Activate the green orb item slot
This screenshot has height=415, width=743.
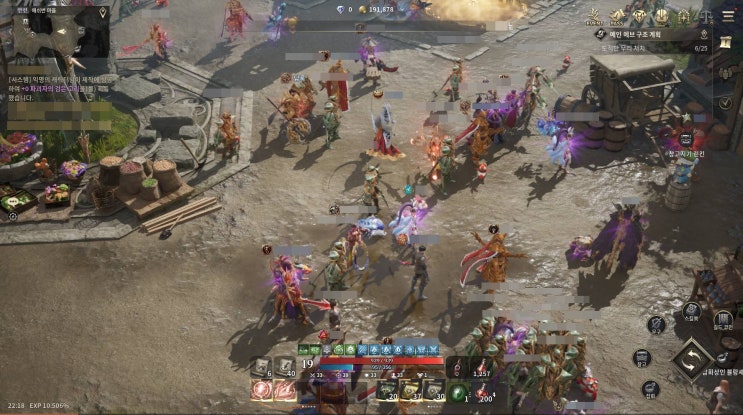coord(459,392)
